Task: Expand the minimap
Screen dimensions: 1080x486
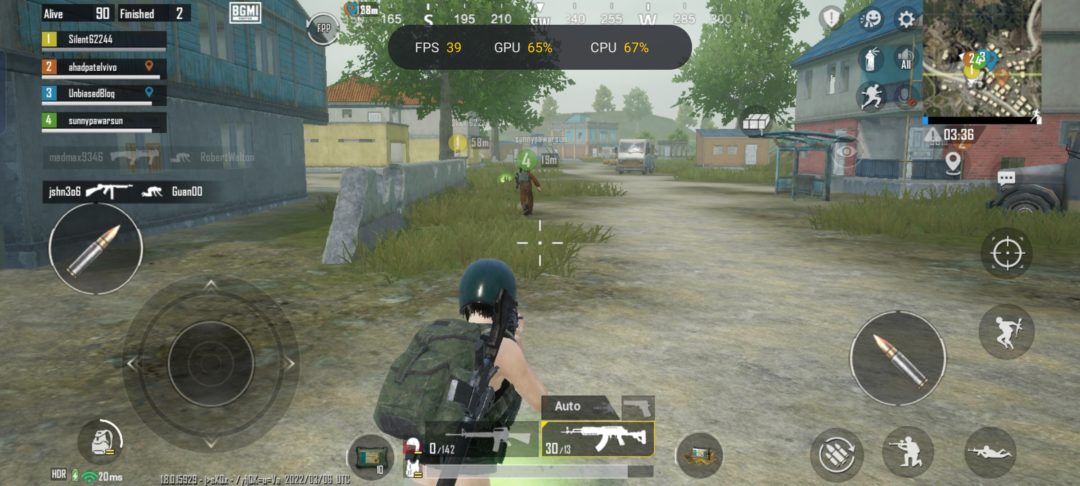Action: pos(981,58)
